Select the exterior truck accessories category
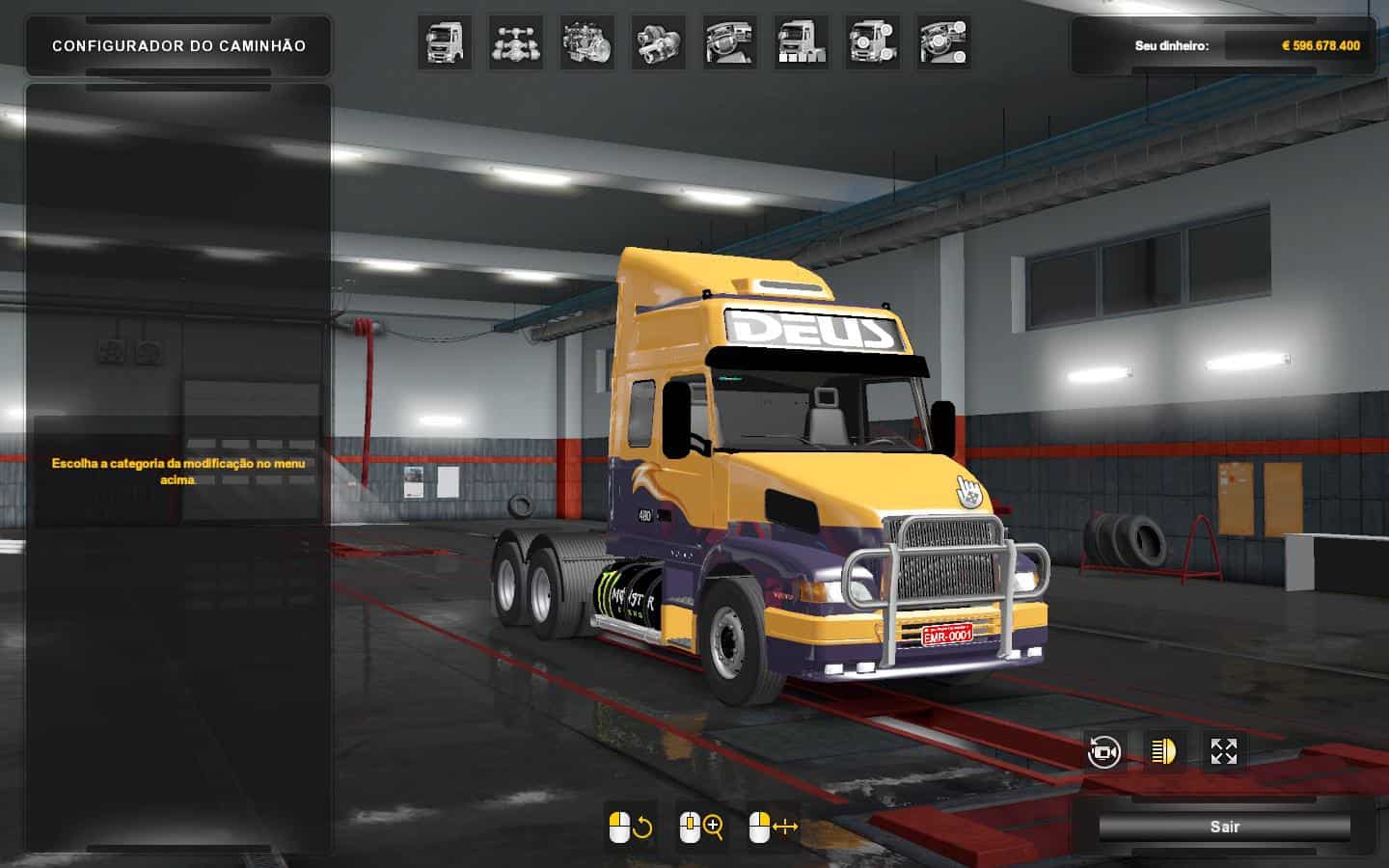This screenshot has width=1389, height=868. click(x=873, y=42)
